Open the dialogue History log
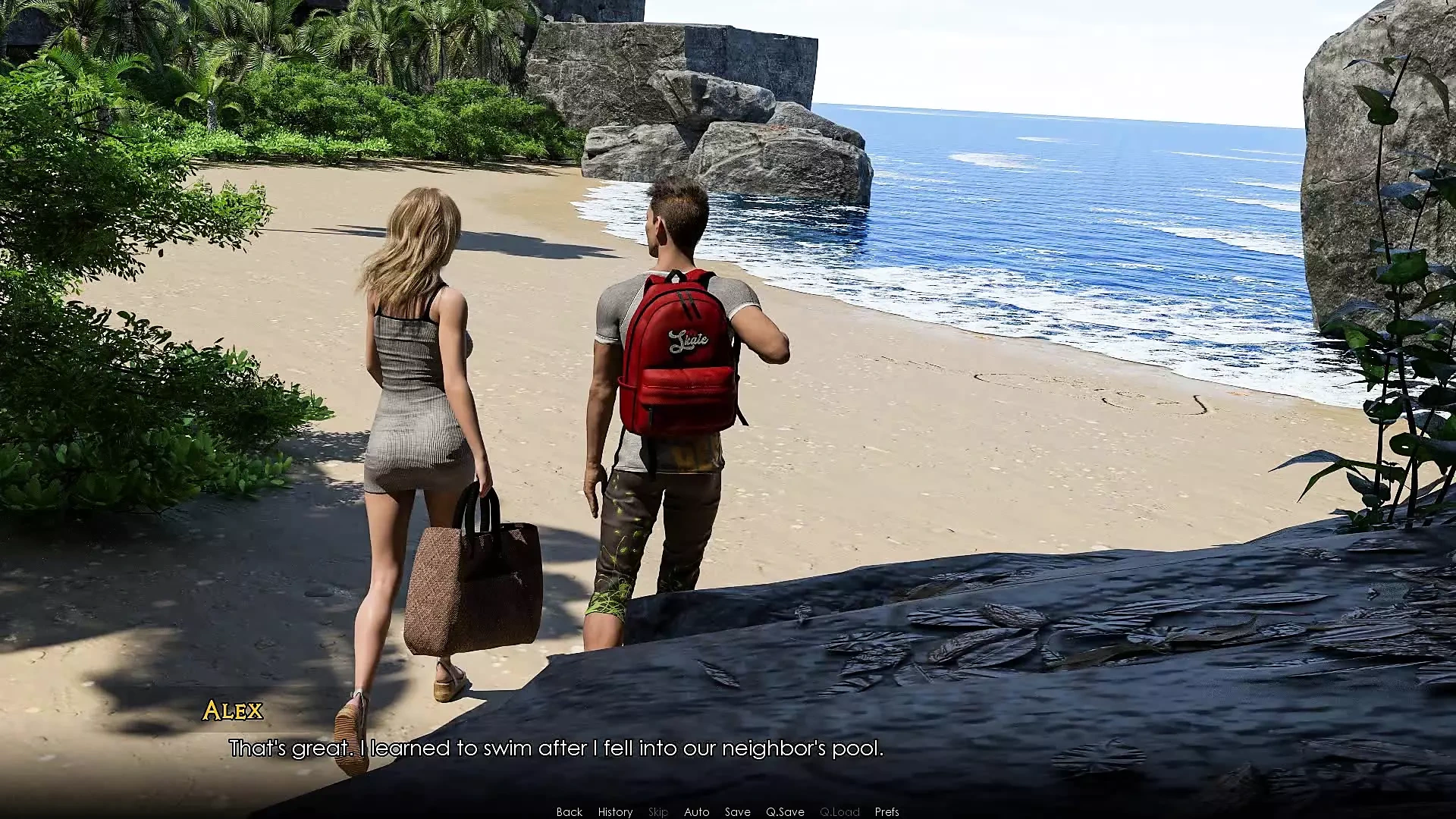This screenshot has width=1456, height=819. pyautogui.click(x=615, y=811)
